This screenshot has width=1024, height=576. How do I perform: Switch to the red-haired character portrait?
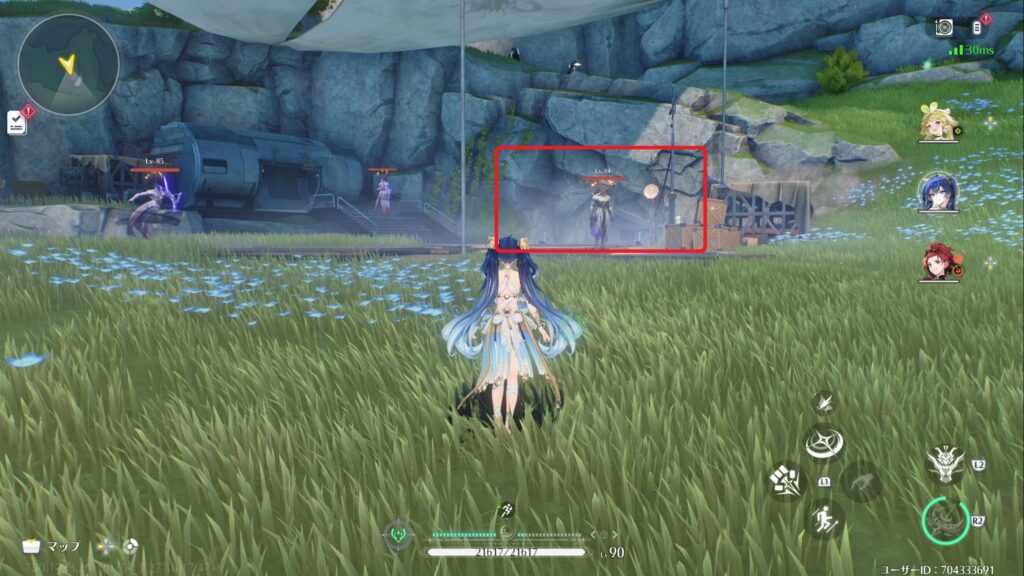coord(938,262)
